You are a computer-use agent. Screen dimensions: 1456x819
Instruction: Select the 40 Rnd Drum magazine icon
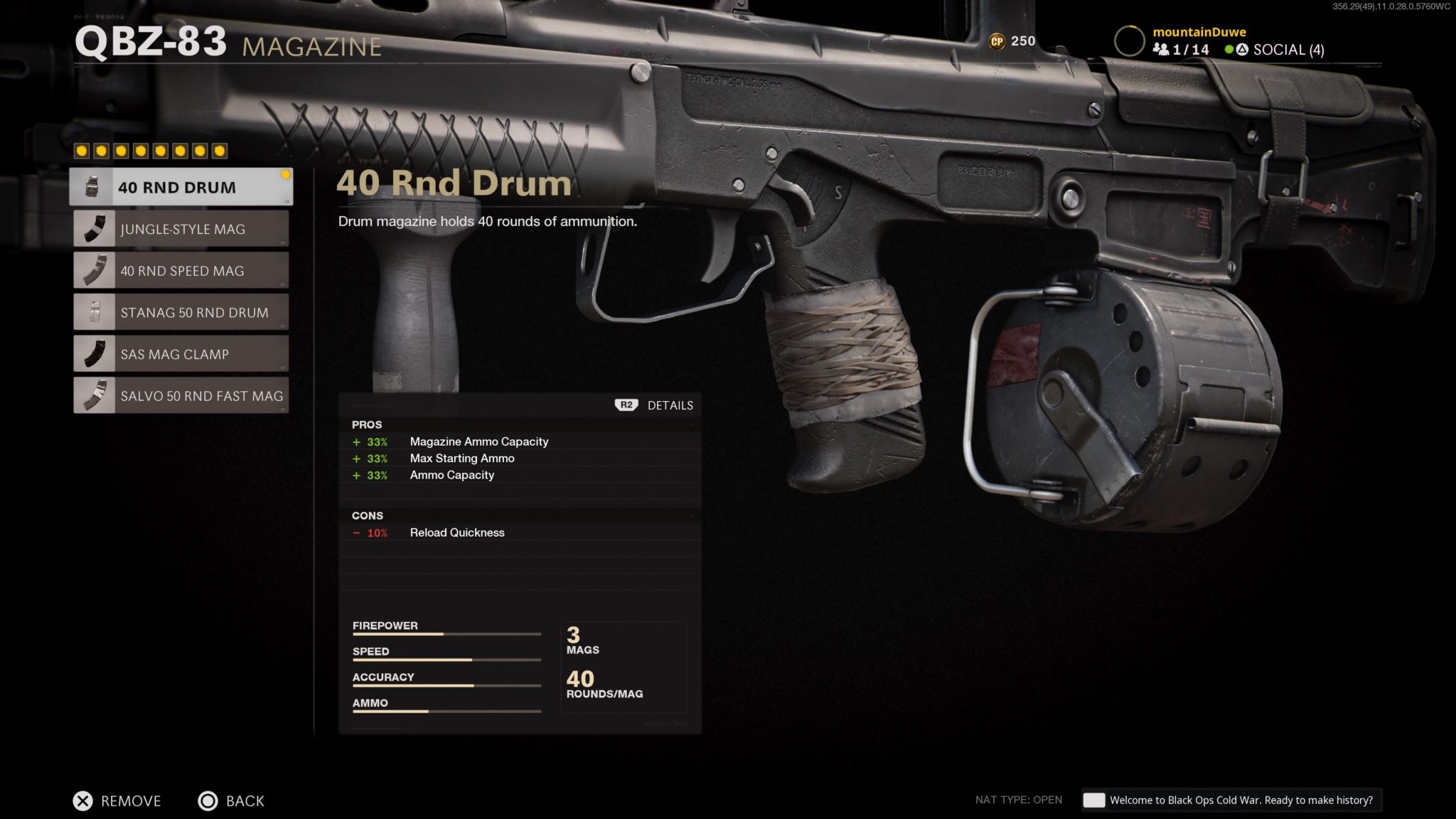coord(92,186)
